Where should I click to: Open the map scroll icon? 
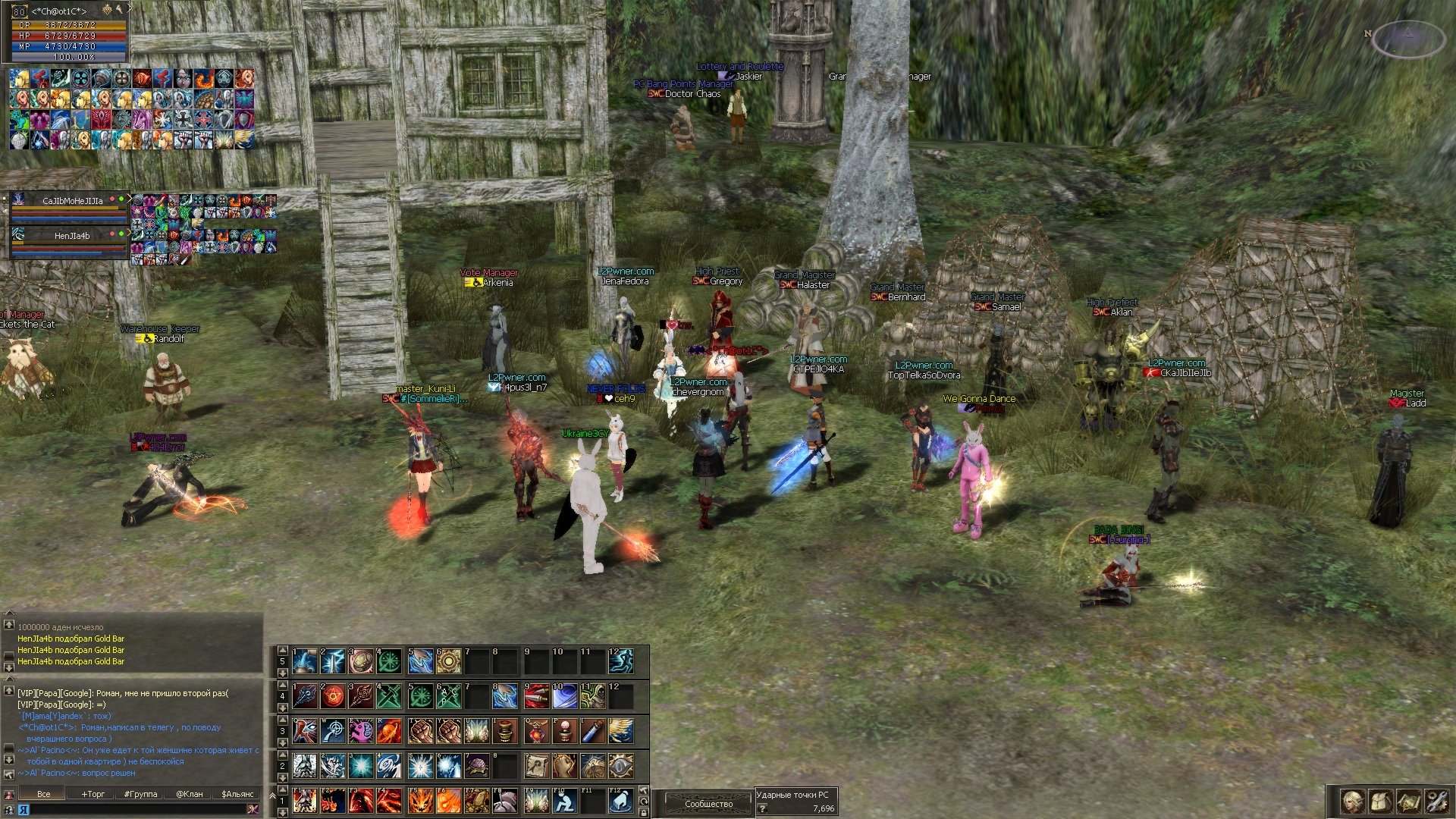click(x=1409, y=801)
